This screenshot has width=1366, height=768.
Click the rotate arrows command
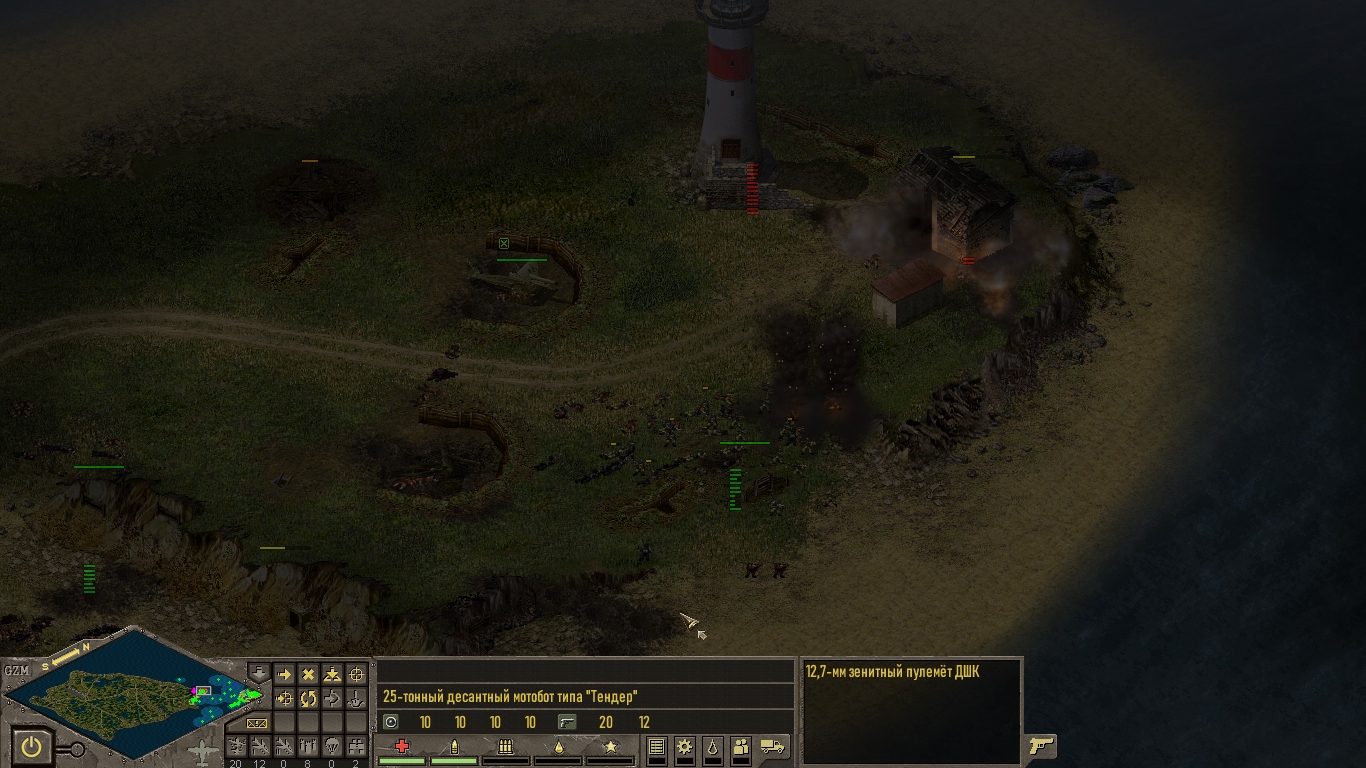tap(308, 698)
